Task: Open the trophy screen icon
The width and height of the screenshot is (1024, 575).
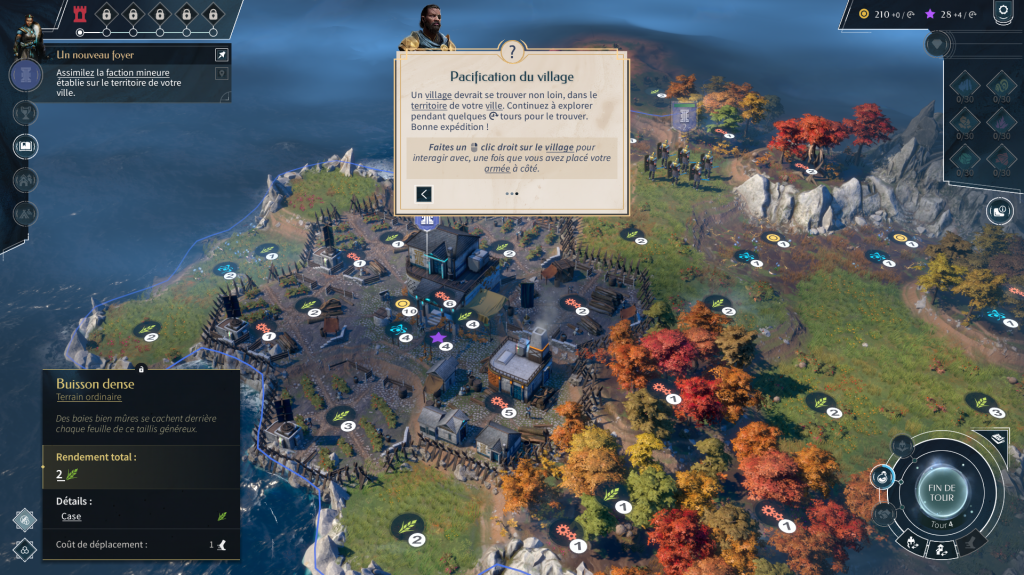Action: [x=26, y=111]
